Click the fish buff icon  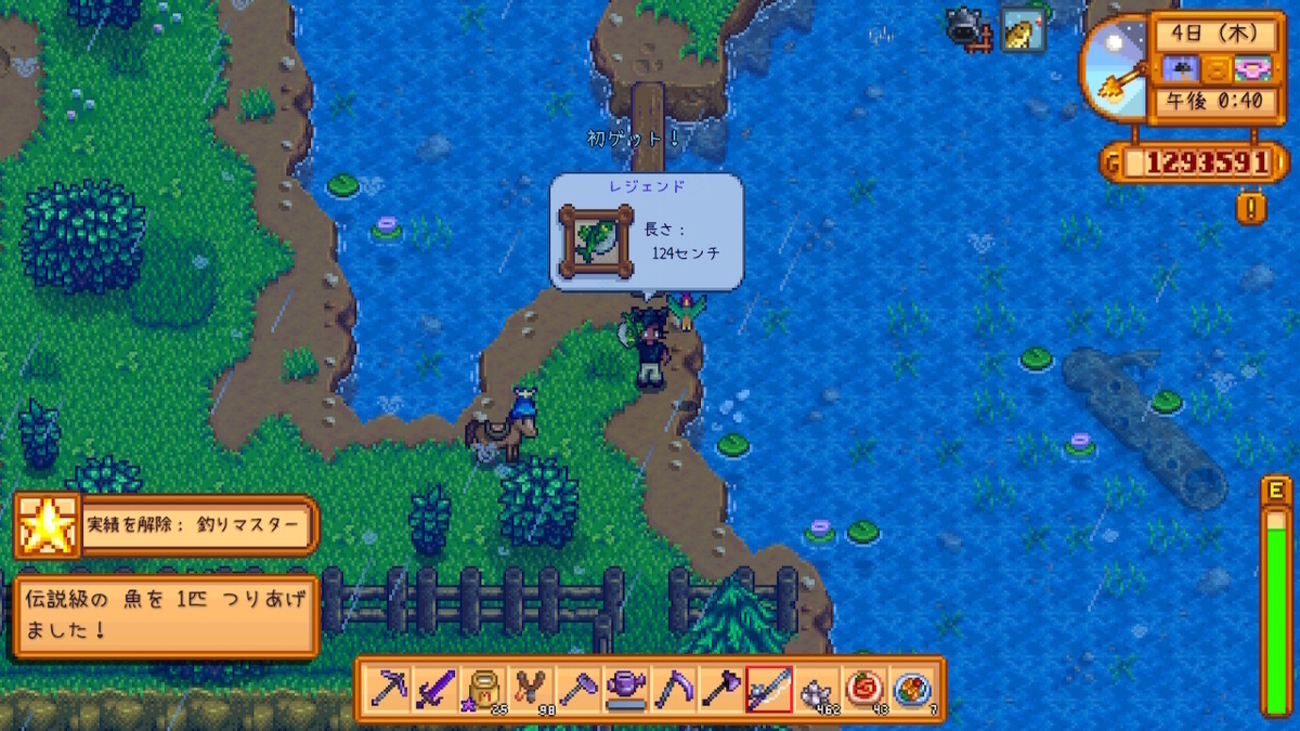pyautogui.click(x=1023, y=31)
